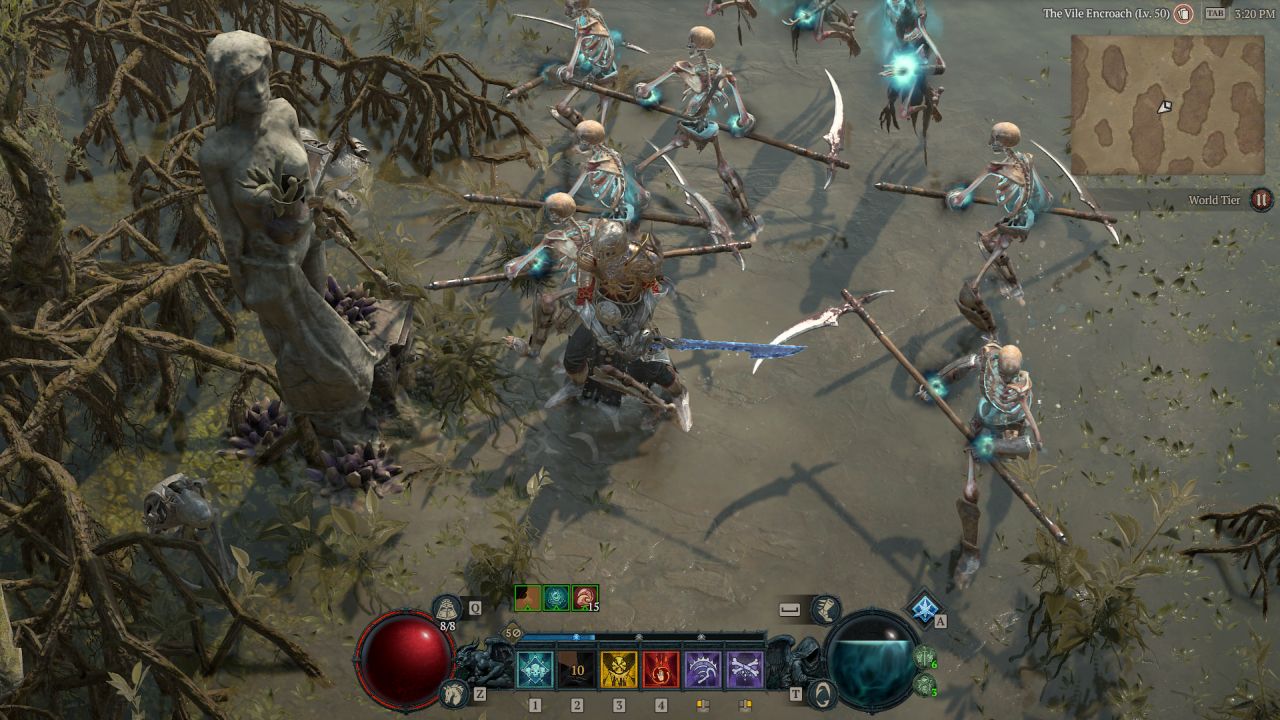Screen dimensions: 1280x720
Task: Open the minimap
Action: click(1167, 105)
